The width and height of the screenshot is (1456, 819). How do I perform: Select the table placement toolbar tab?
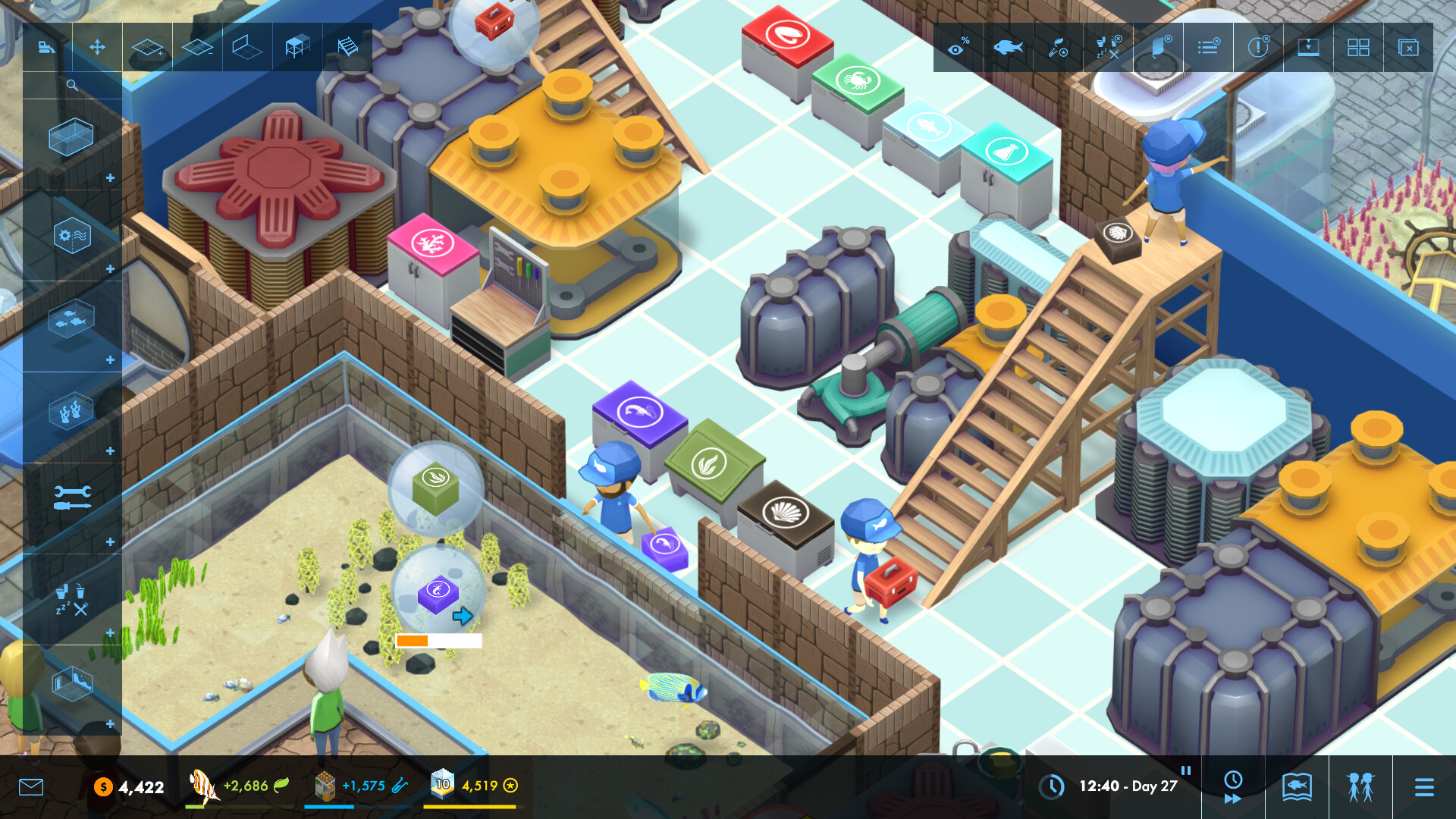point(296,47)
